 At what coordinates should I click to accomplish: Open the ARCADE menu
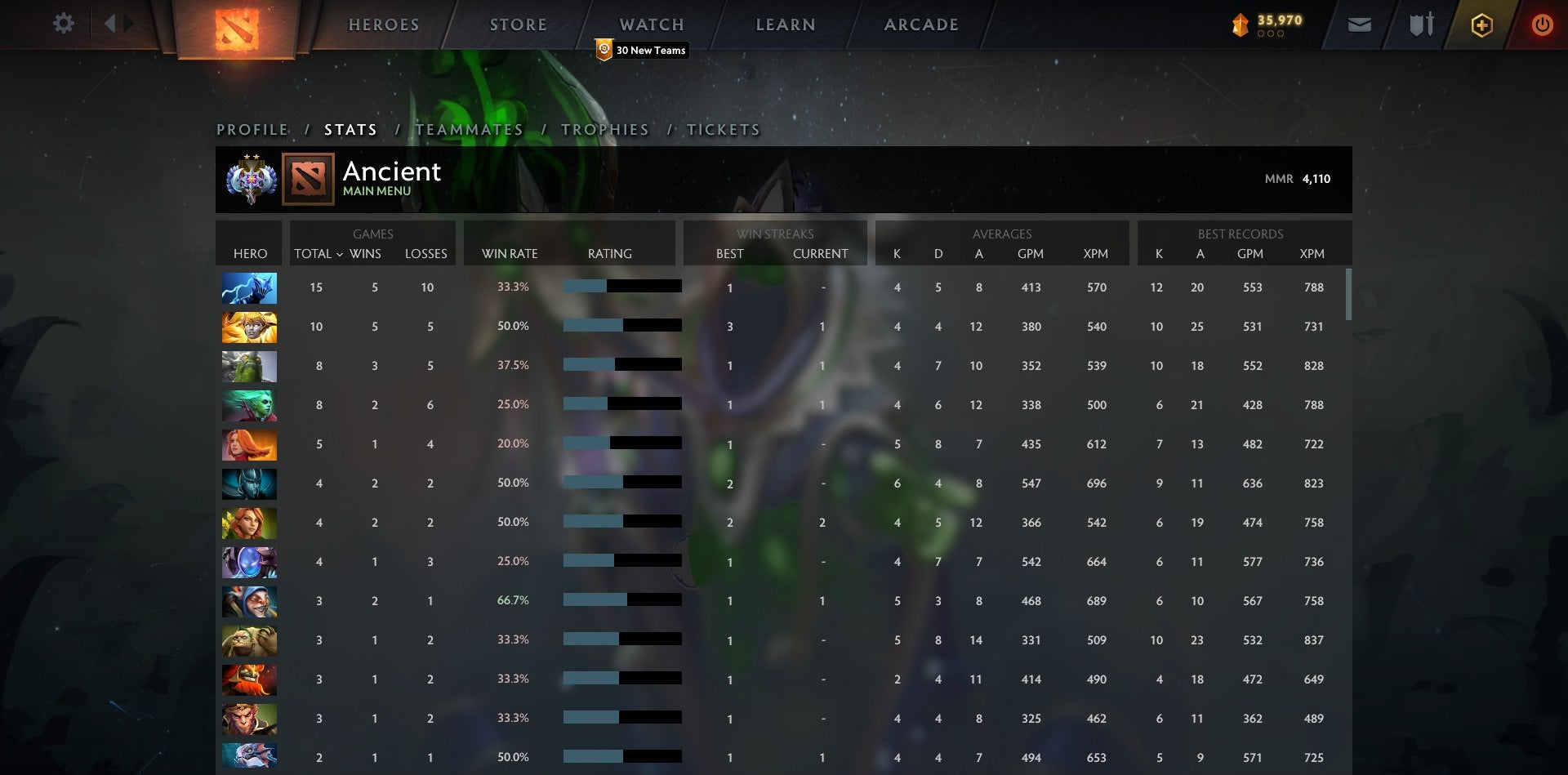pos(920,24)
